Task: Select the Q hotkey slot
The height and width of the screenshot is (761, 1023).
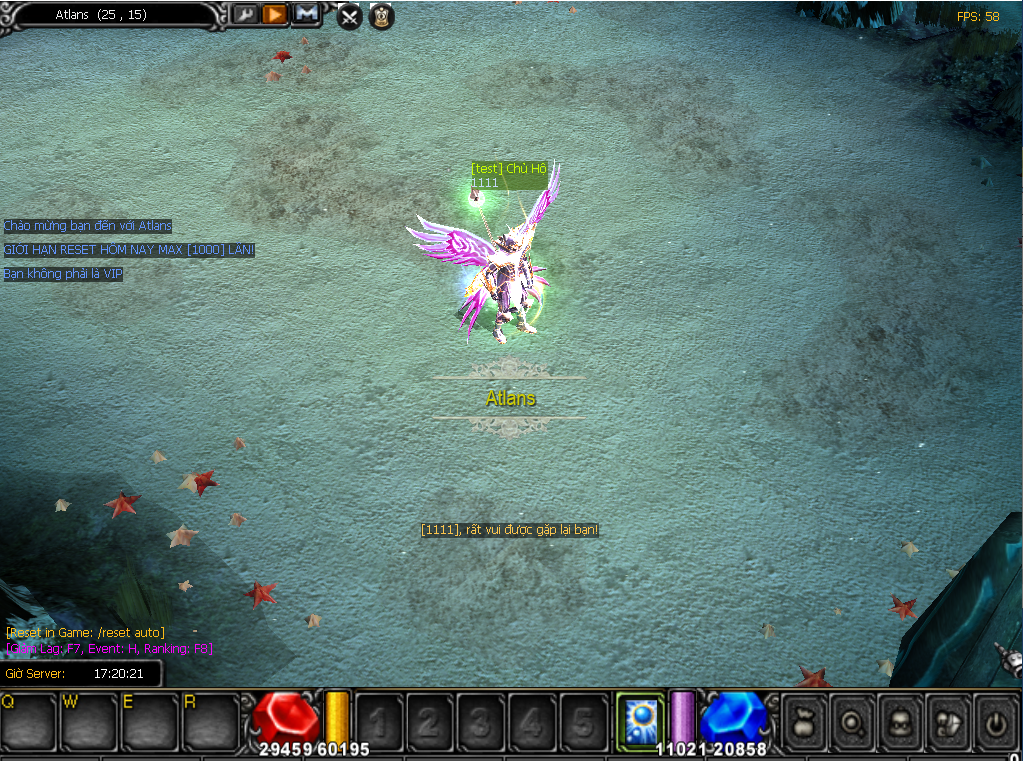Action: pos(29,720)
